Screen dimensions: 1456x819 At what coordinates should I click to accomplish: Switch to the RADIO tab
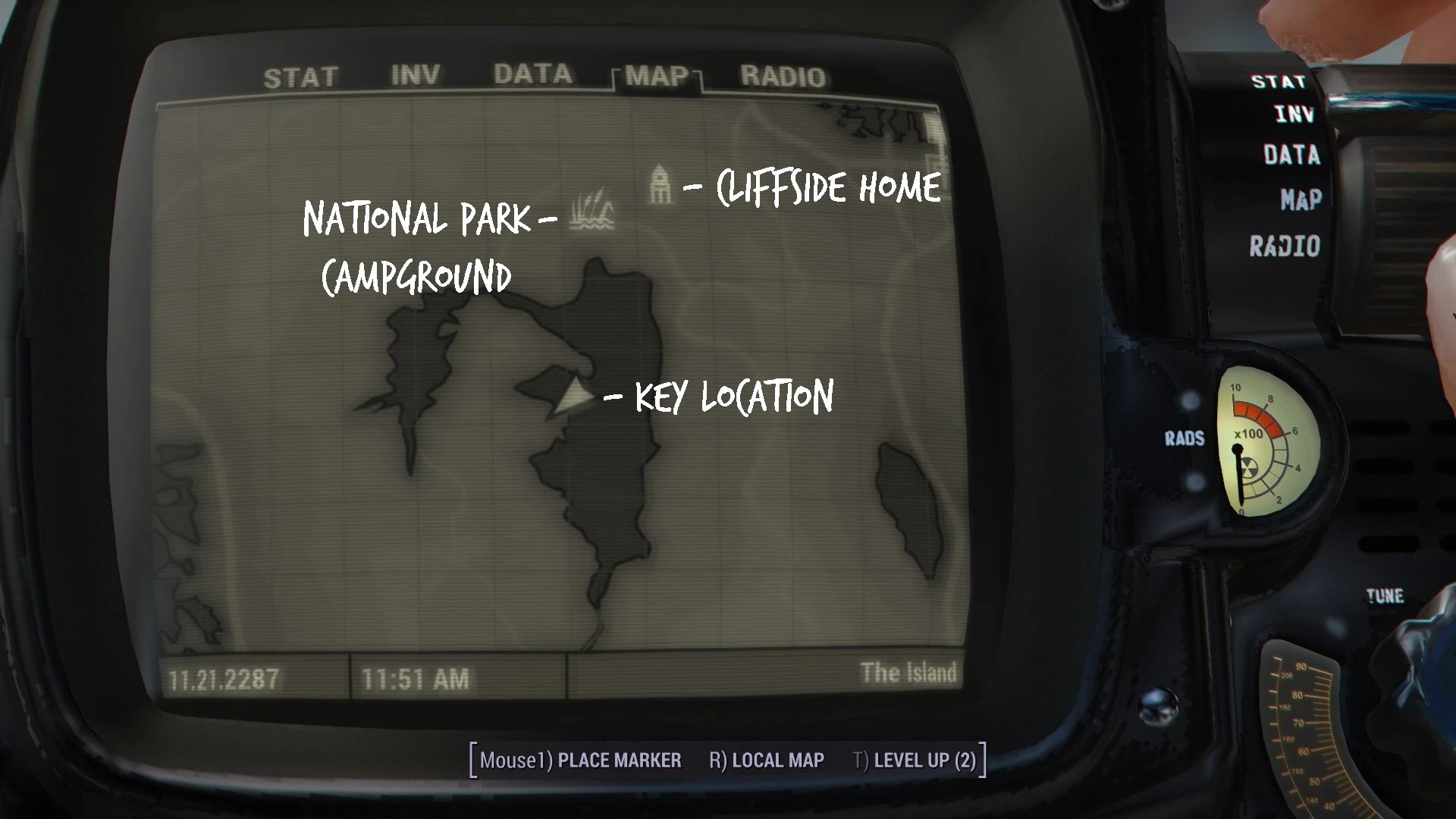coord(783,77)
